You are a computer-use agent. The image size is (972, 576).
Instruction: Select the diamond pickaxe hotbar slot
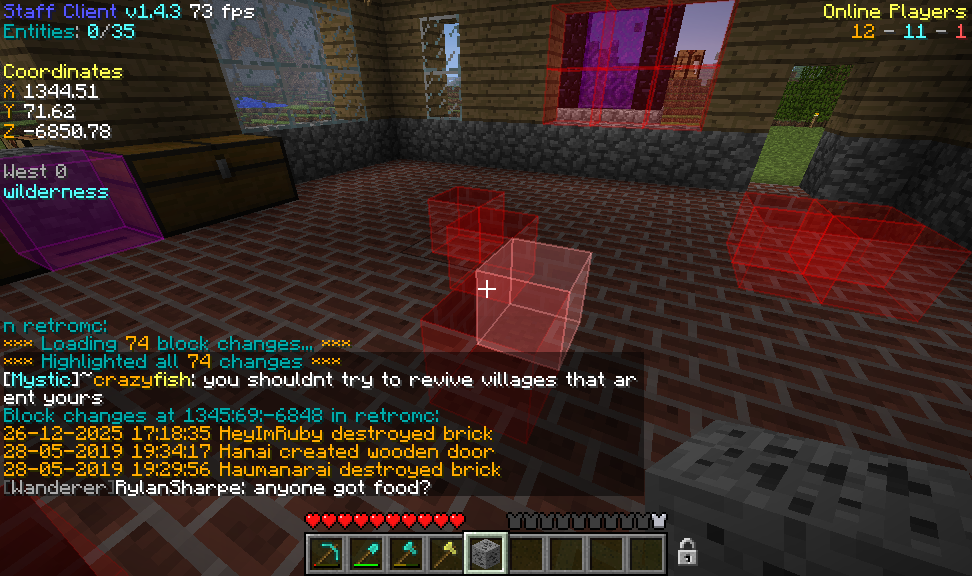coord(325,553)
